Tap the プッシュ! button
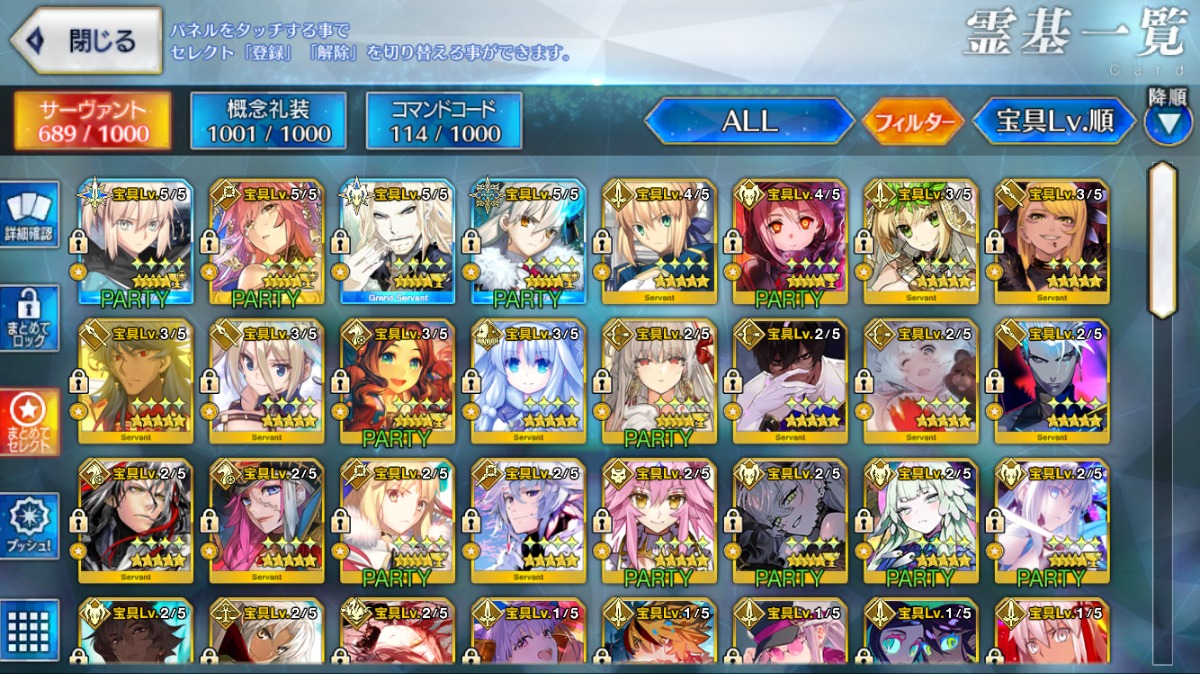 [x=29, y=526]
